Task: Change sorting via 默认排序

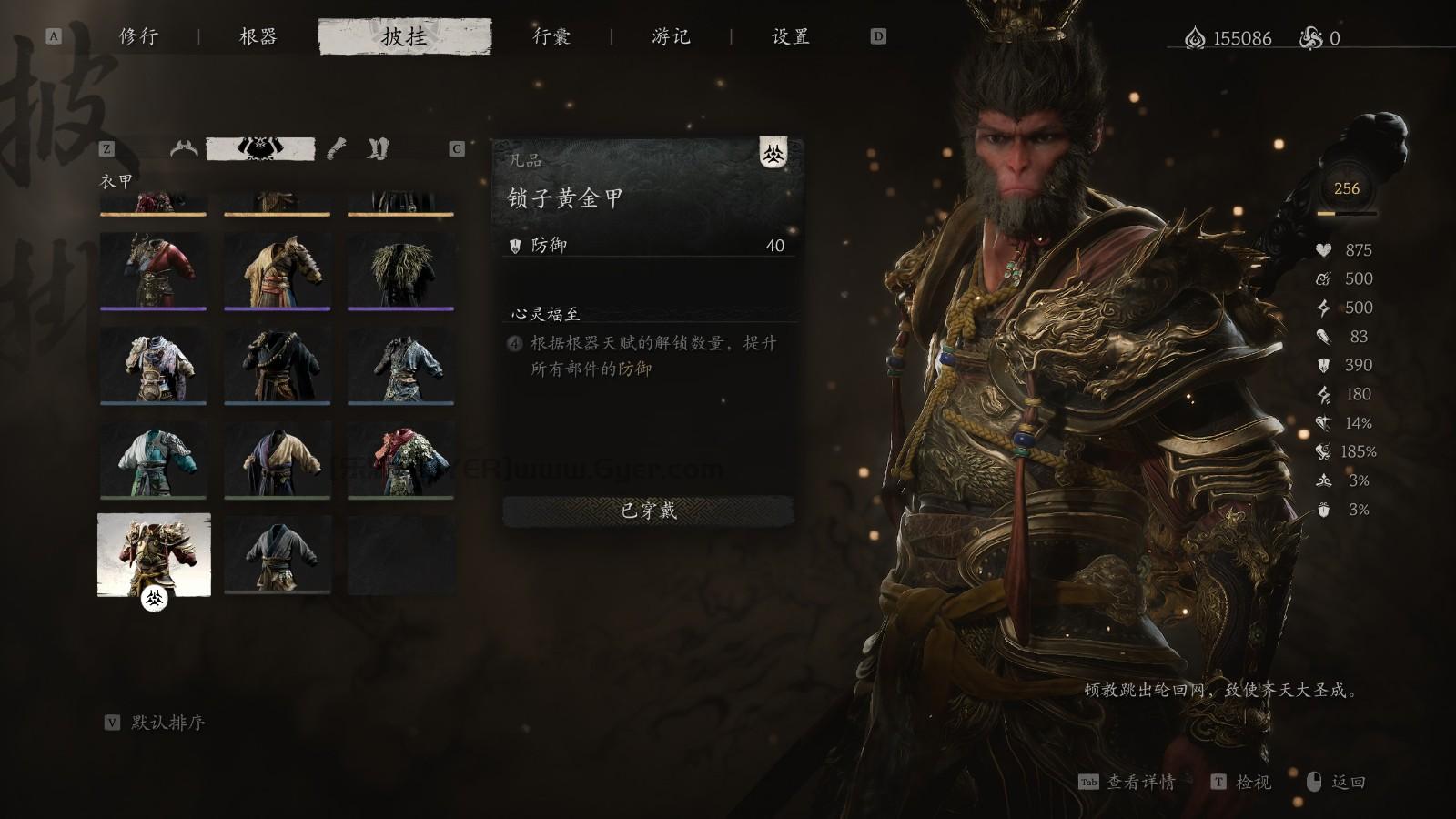Action: [x=167, y=723]
